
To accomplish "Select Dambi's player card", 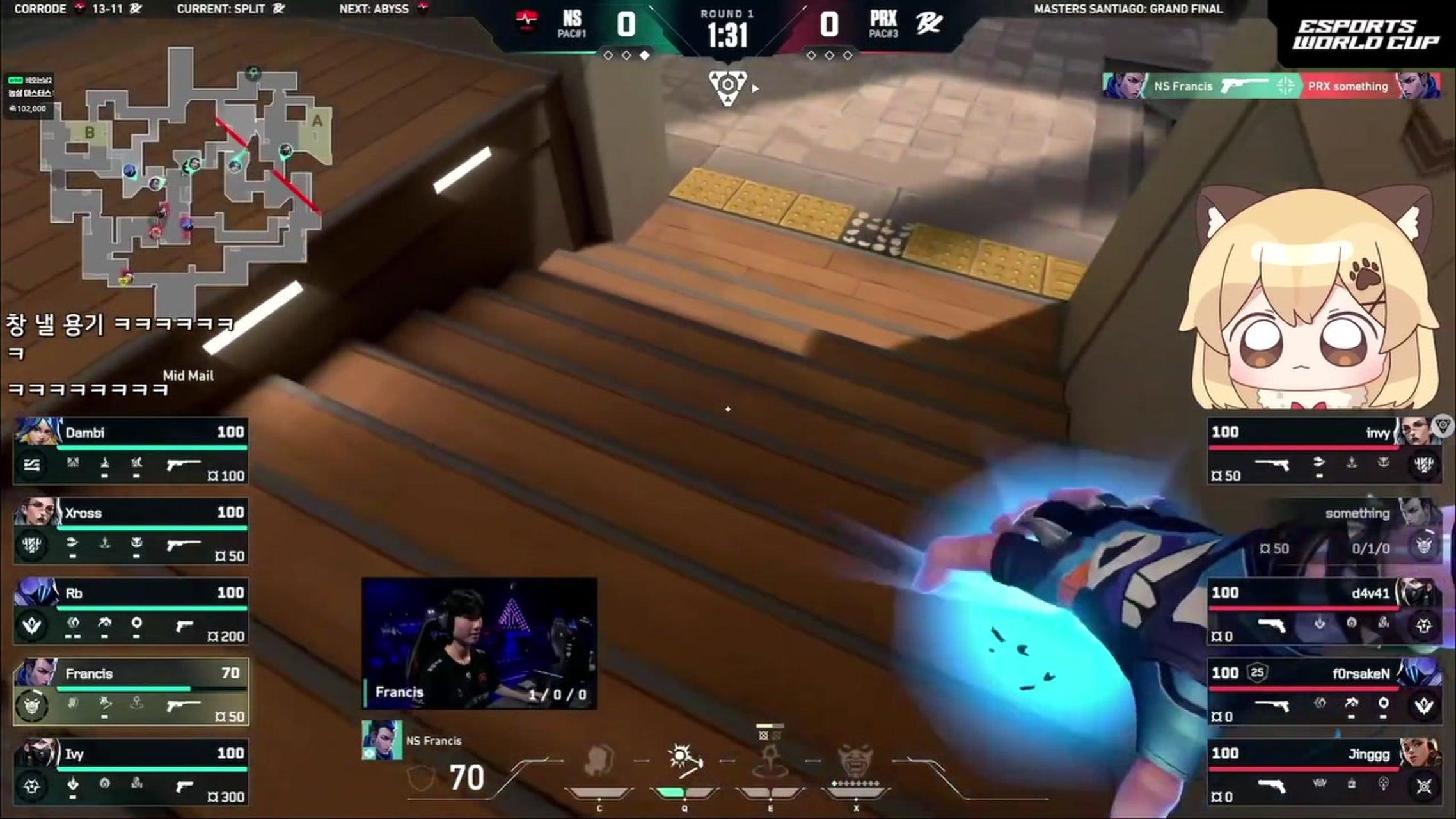I will click(131, 451).
